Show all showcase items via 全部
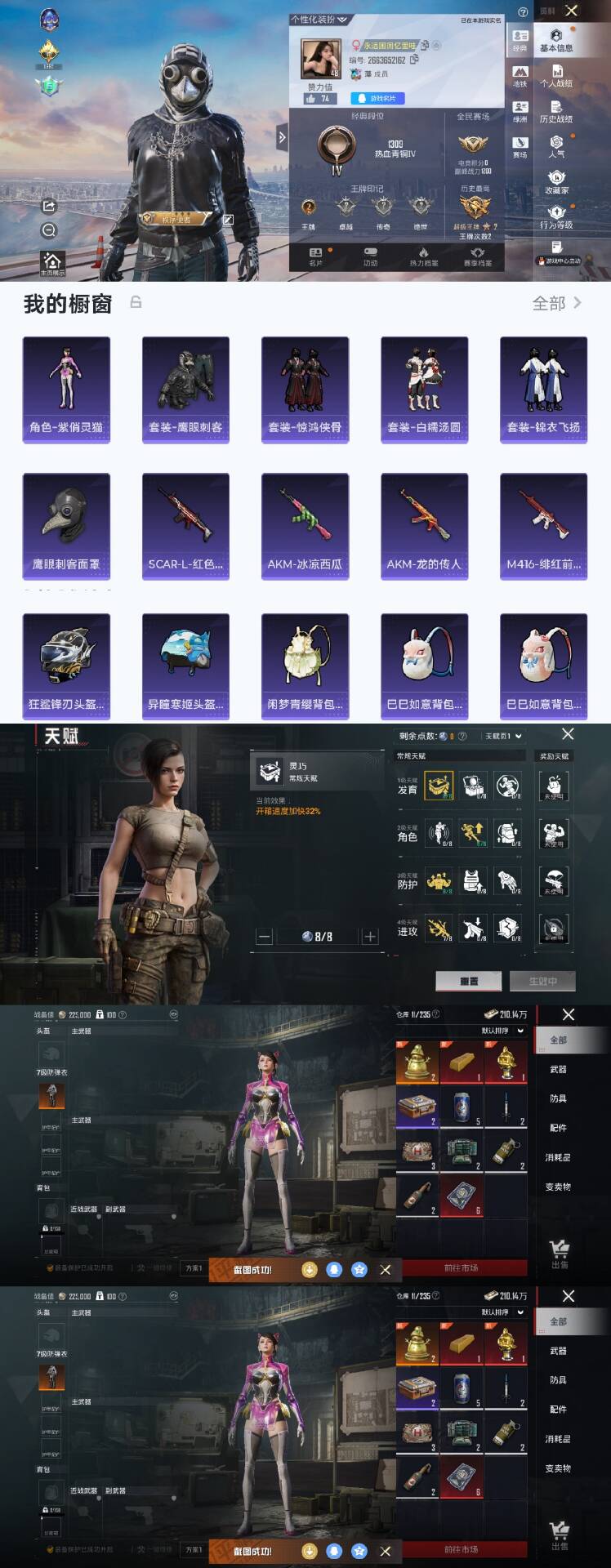The height and width of the screenshot is (1568, 611). coord(556,304)
